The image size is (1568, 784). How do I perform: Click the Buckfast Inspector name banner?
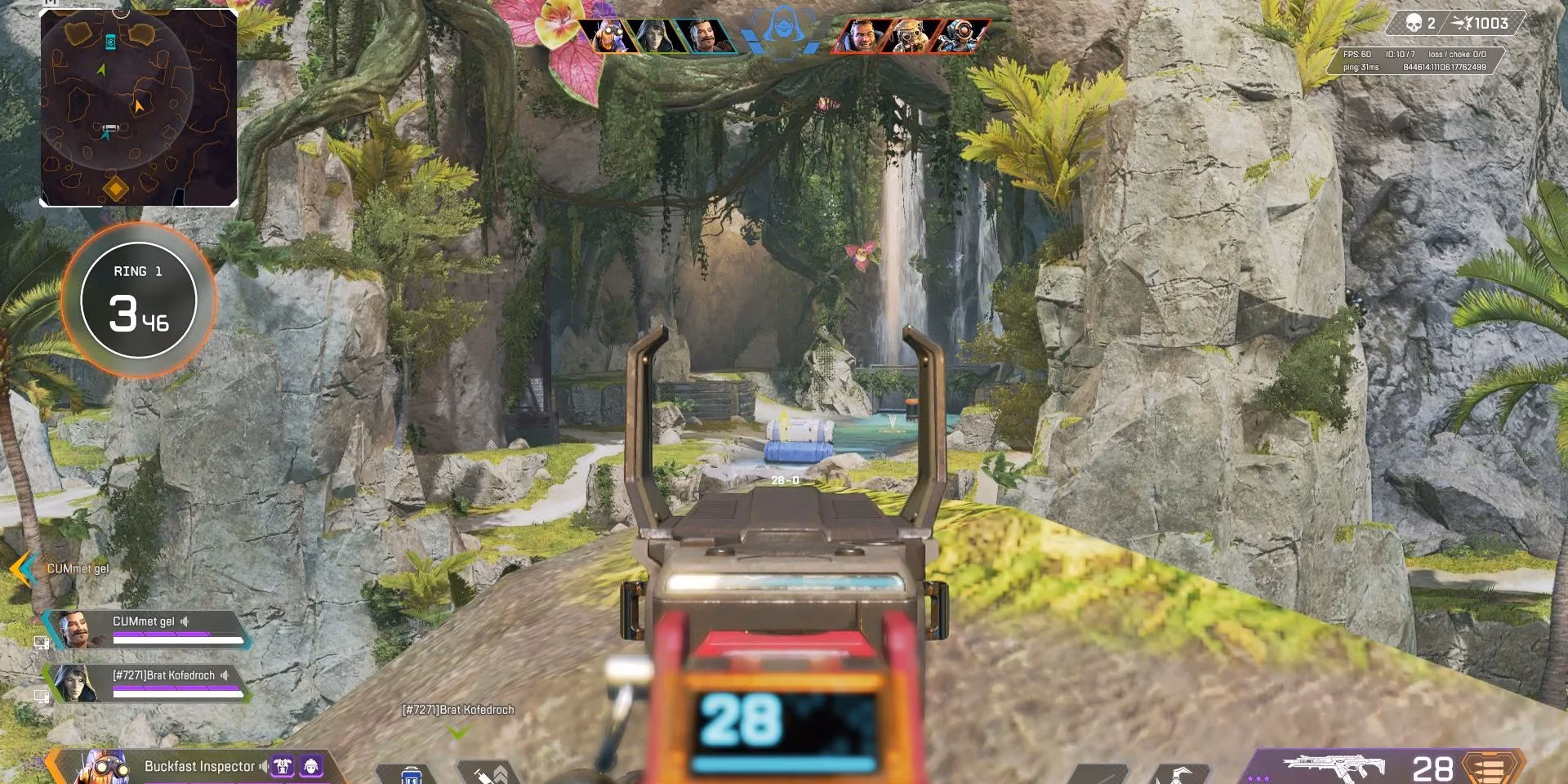click(x=200, y=766)
